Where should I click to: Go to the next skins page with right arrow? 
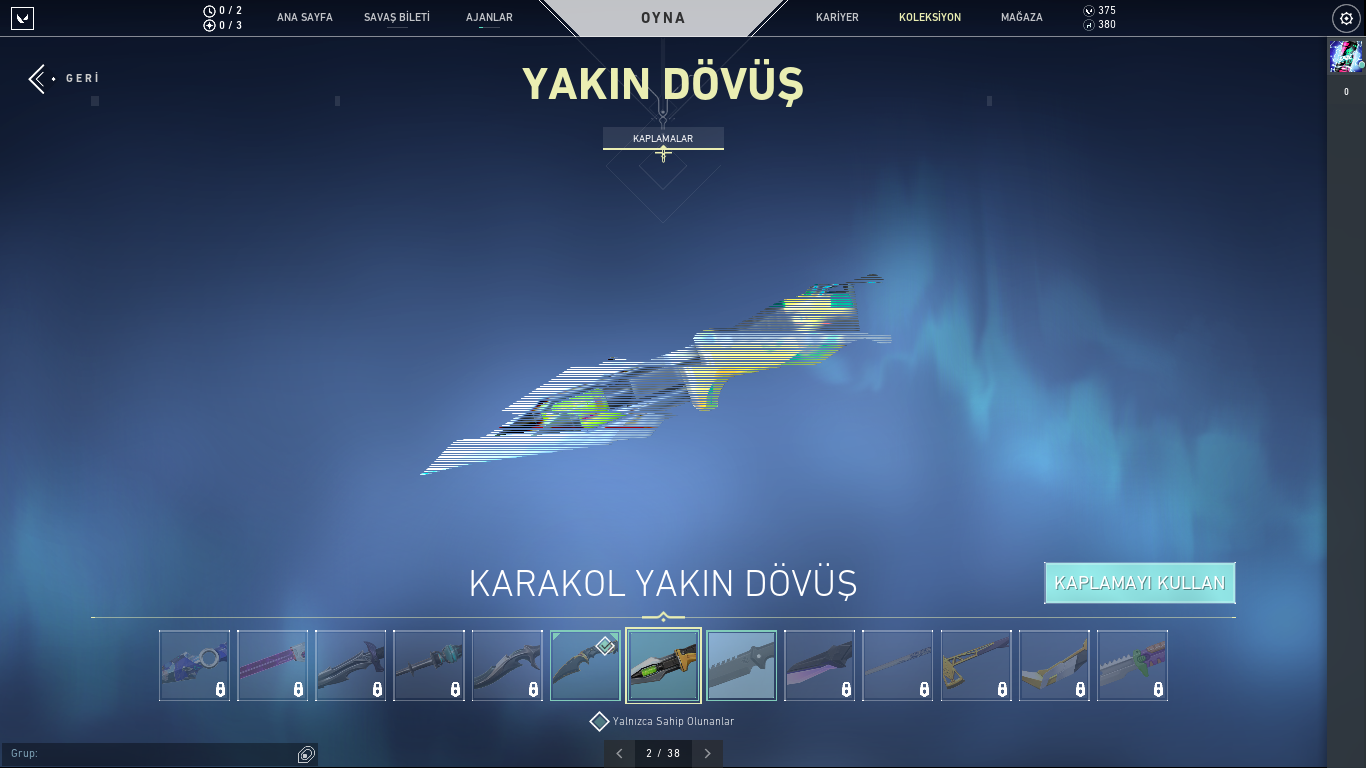708,753
